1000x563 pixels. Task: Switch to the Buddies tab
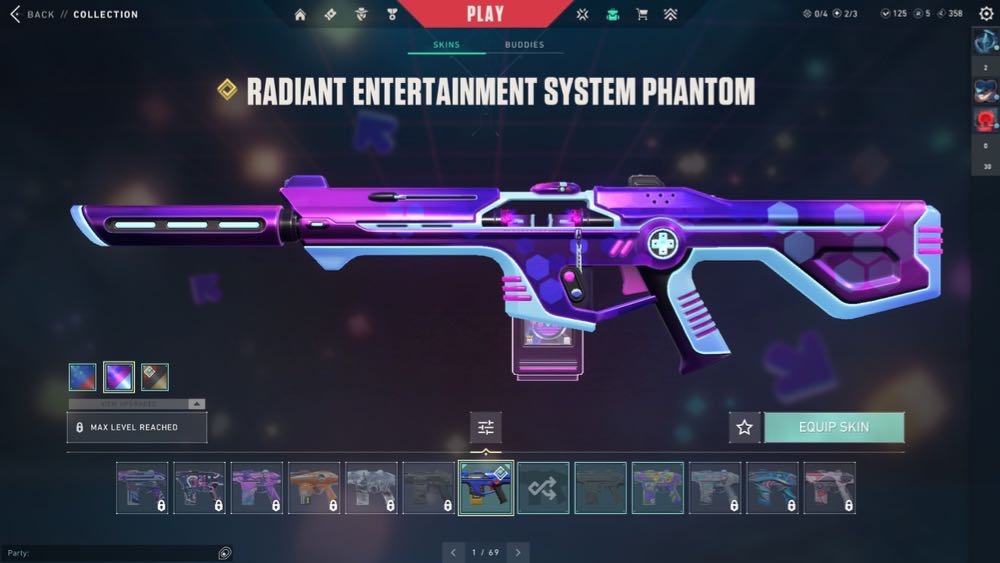click(x=524, y=45)
